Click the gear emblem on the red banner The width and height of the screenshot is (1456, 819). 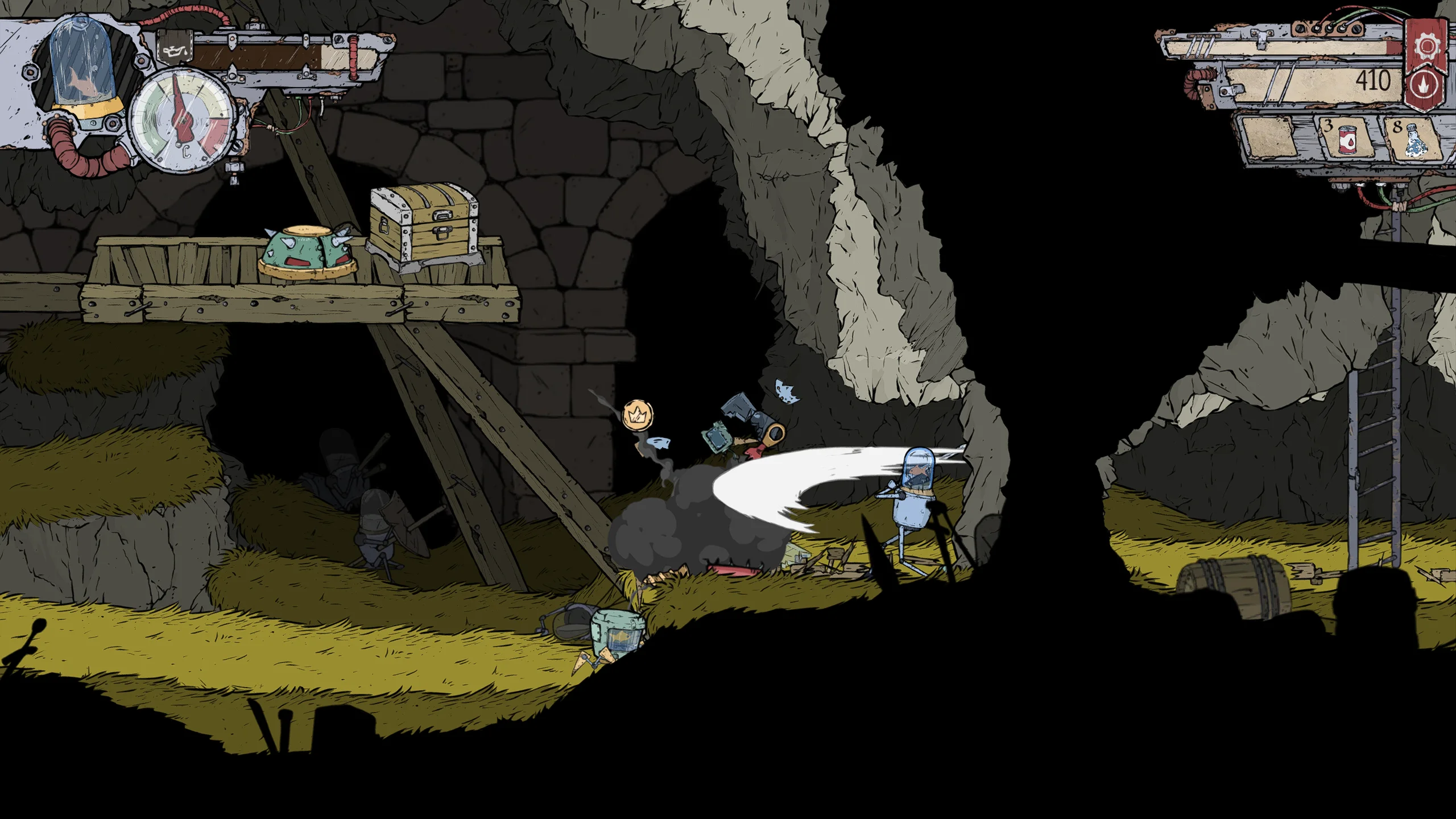1426,47
